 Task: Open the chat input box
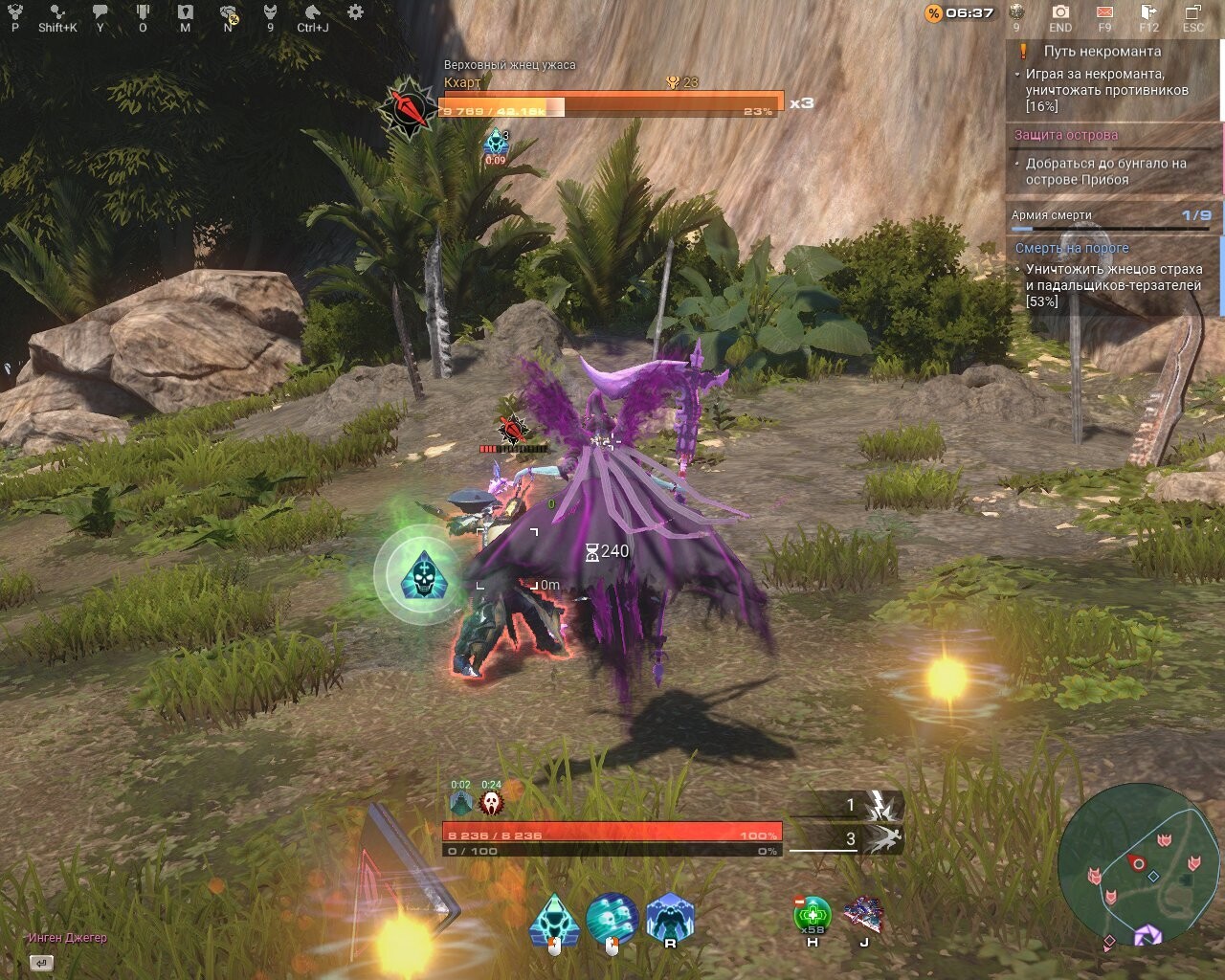pyautogui.click(x=41, y=963)
